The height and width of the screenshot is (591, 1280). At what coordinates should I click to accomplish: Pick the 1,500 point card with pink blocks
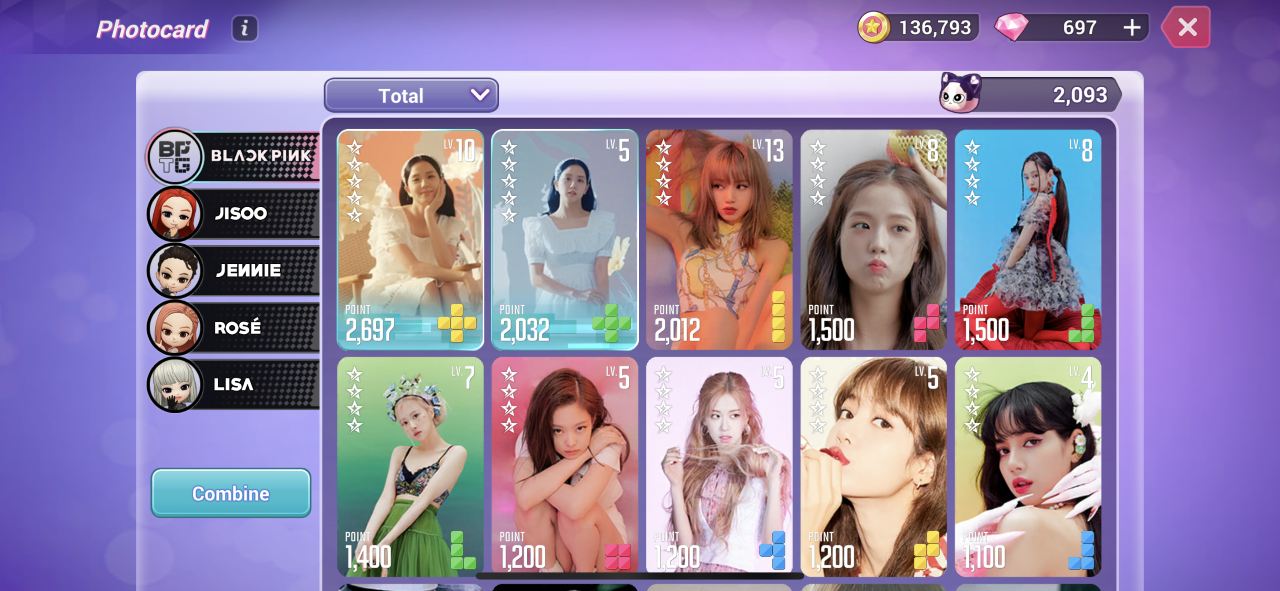pyautogui.click(x=873, y=240)
